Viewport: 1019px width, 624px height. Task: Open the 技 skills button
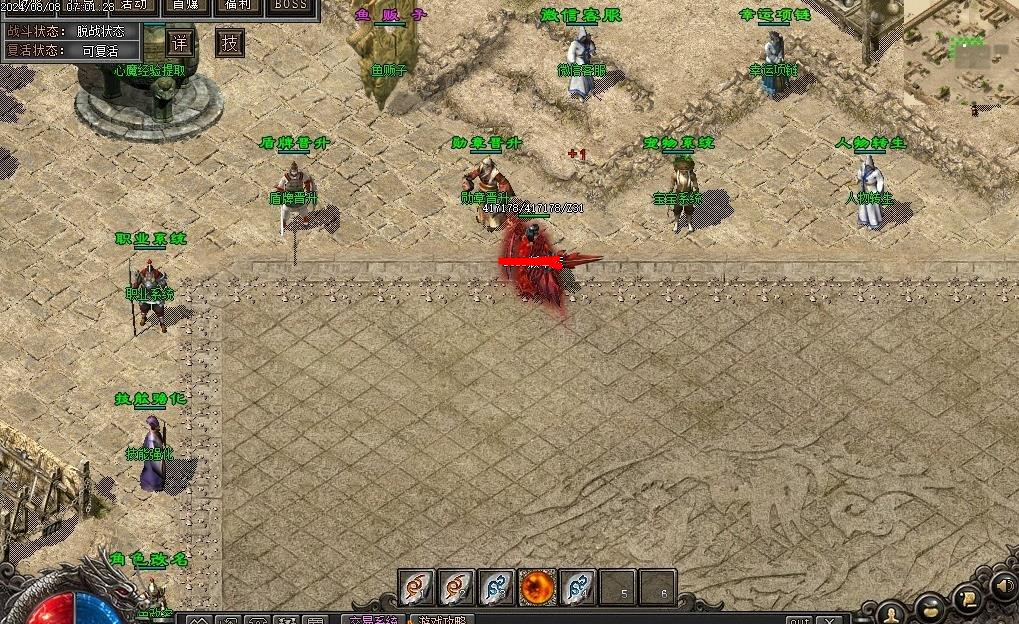(x=230, y=43)
